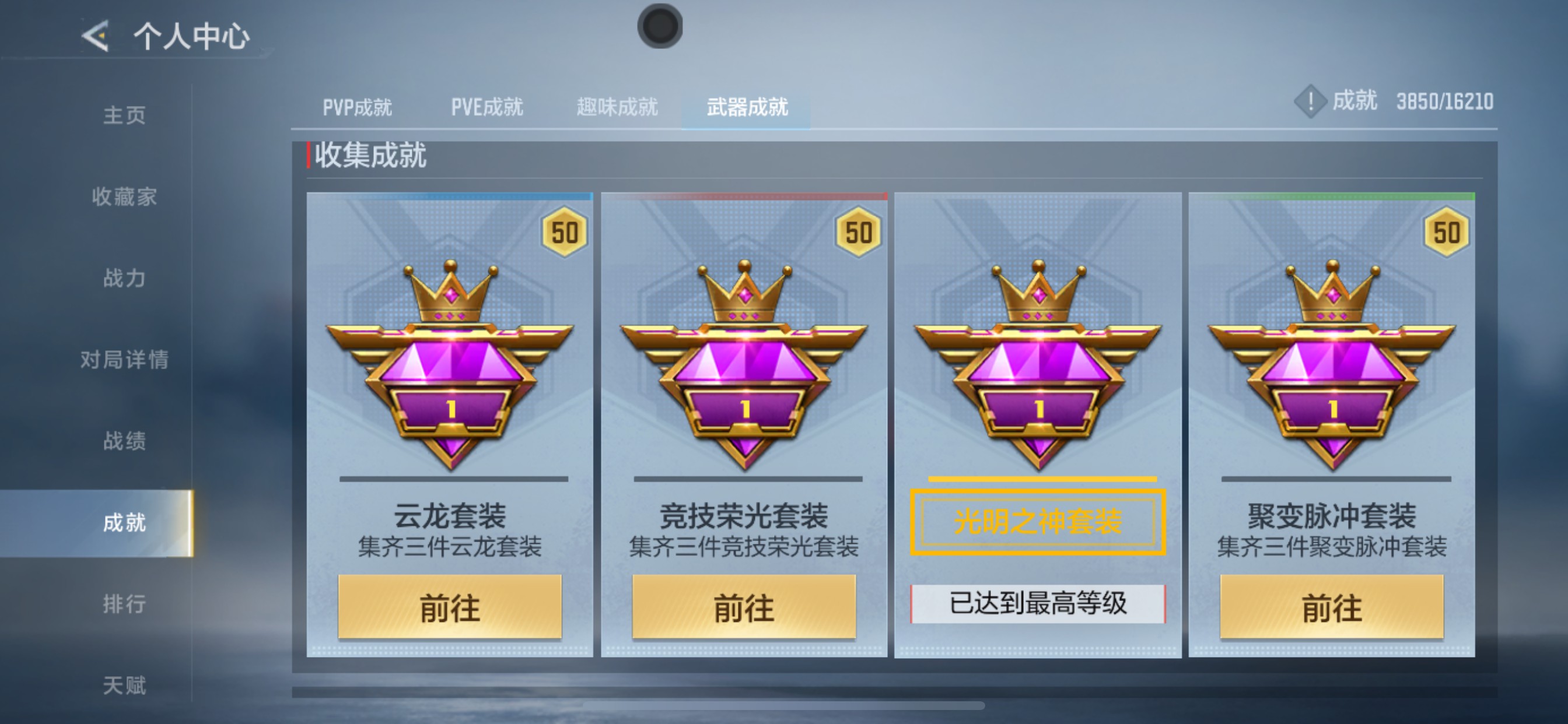Open the PVE成就 tab
Screen dimensions: 1568x724
(486, 107)
